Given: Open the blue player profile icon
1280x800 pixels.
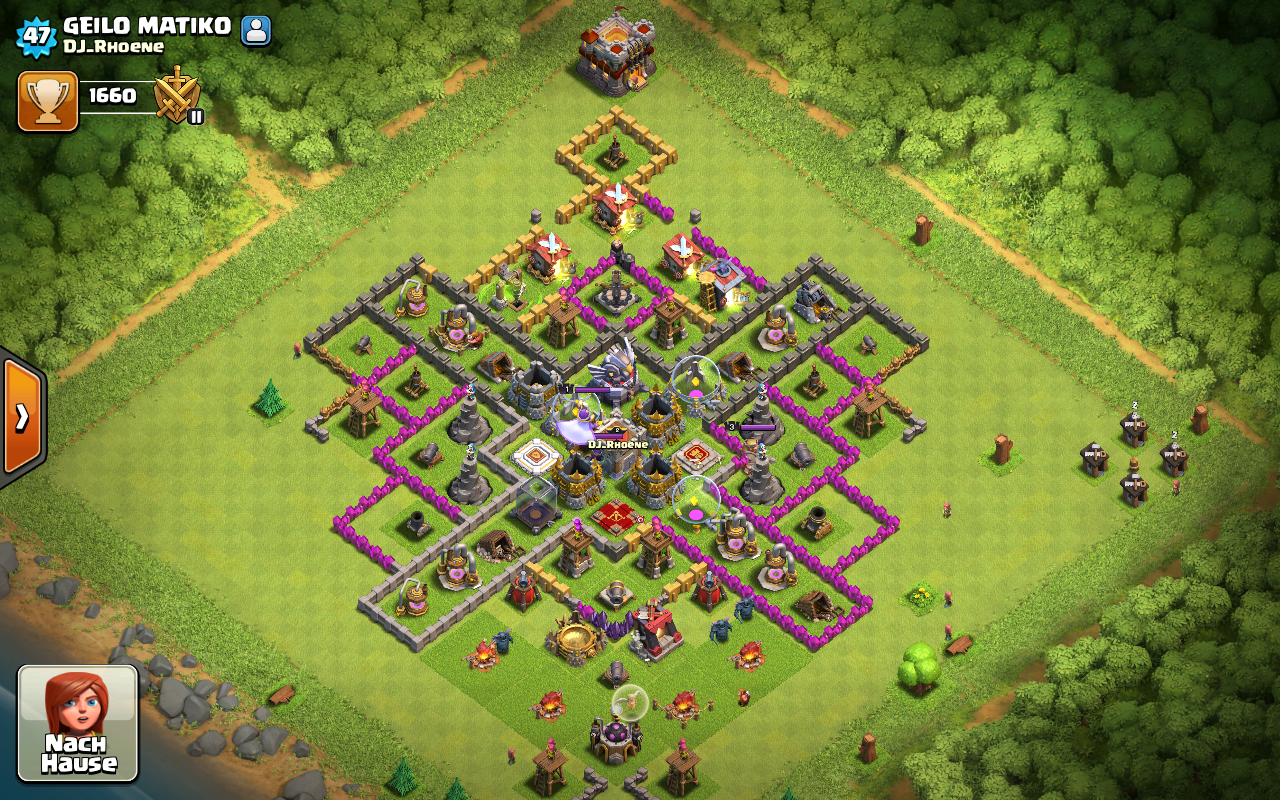Looking at the screenshot, I should pyautogui.click(x=256, y=30).
